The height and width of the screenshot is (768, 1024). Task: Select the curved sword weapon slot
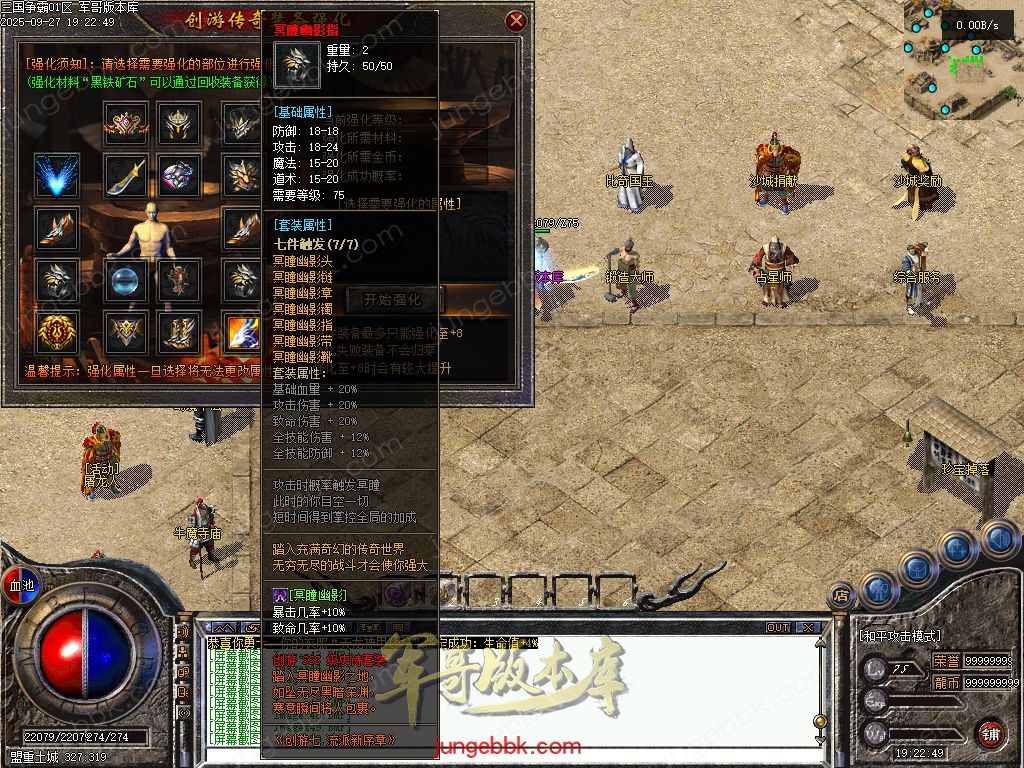click(x=126, y=176)
